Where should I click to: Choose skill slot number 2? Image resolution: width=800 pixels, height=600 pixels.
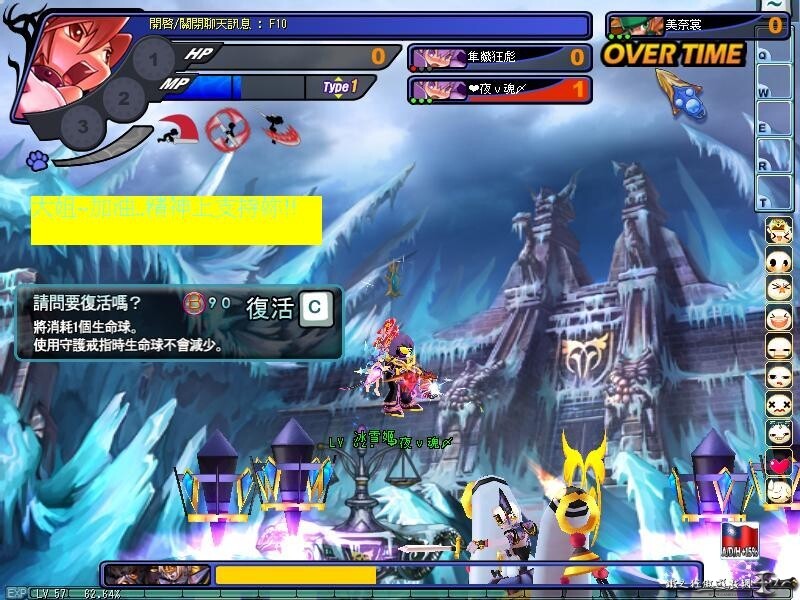click(124, 98)
